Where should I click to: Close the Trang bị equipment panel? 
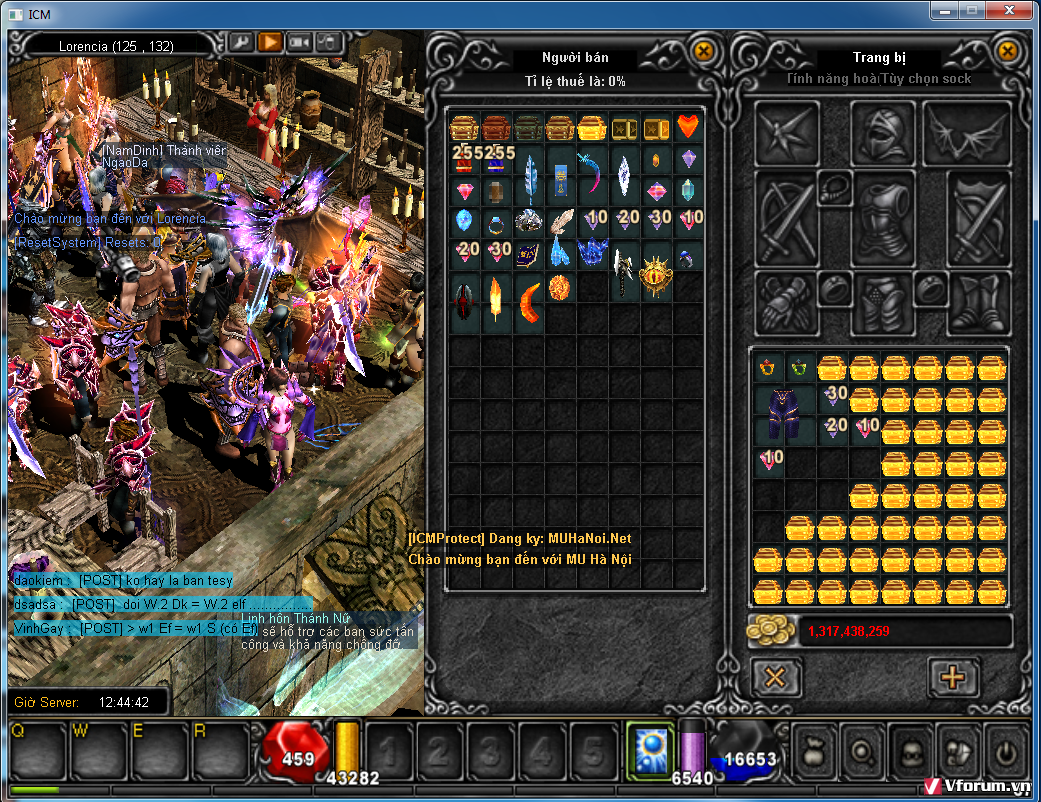pos(1007,51)
